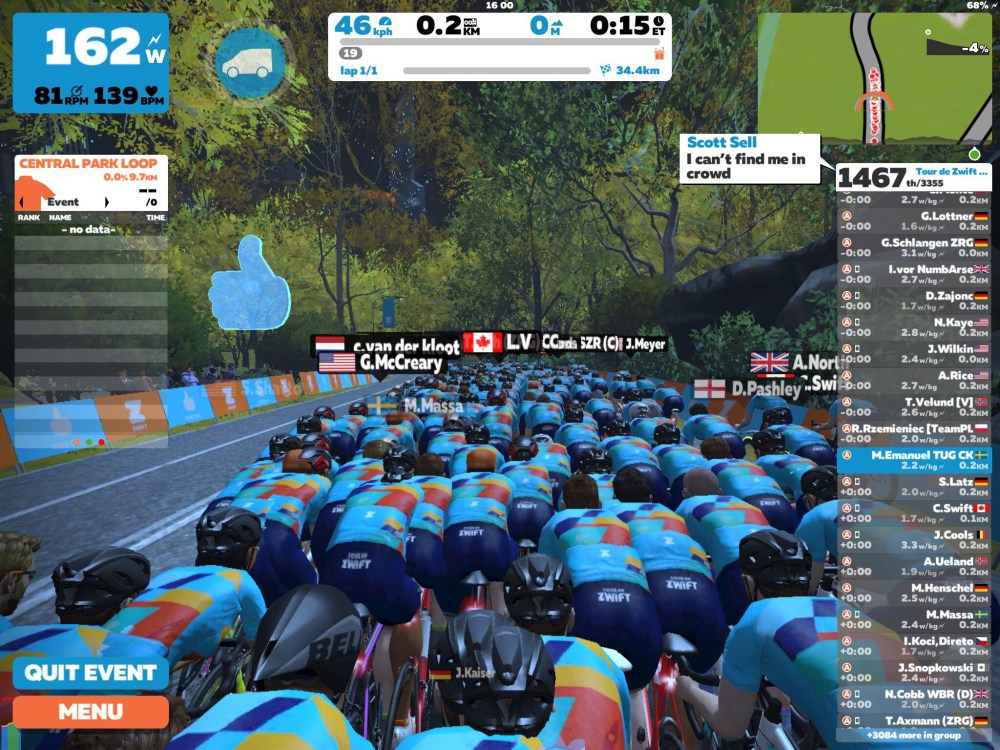Image resolution: width=1000 pixels, height=750 pixels.
Task: Choose G.Schlangen ZRG from rider list
Action: [x=914, y=248]
